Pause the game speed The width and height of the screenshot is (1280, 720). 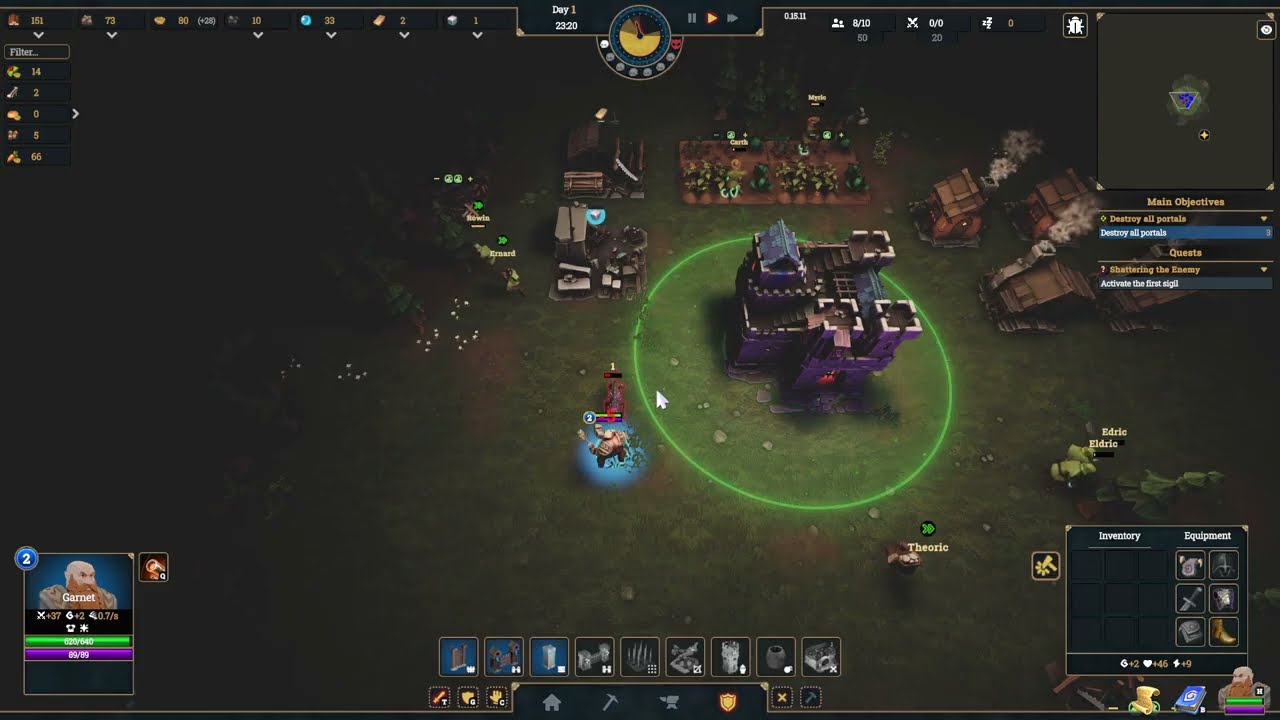(691, 18)
